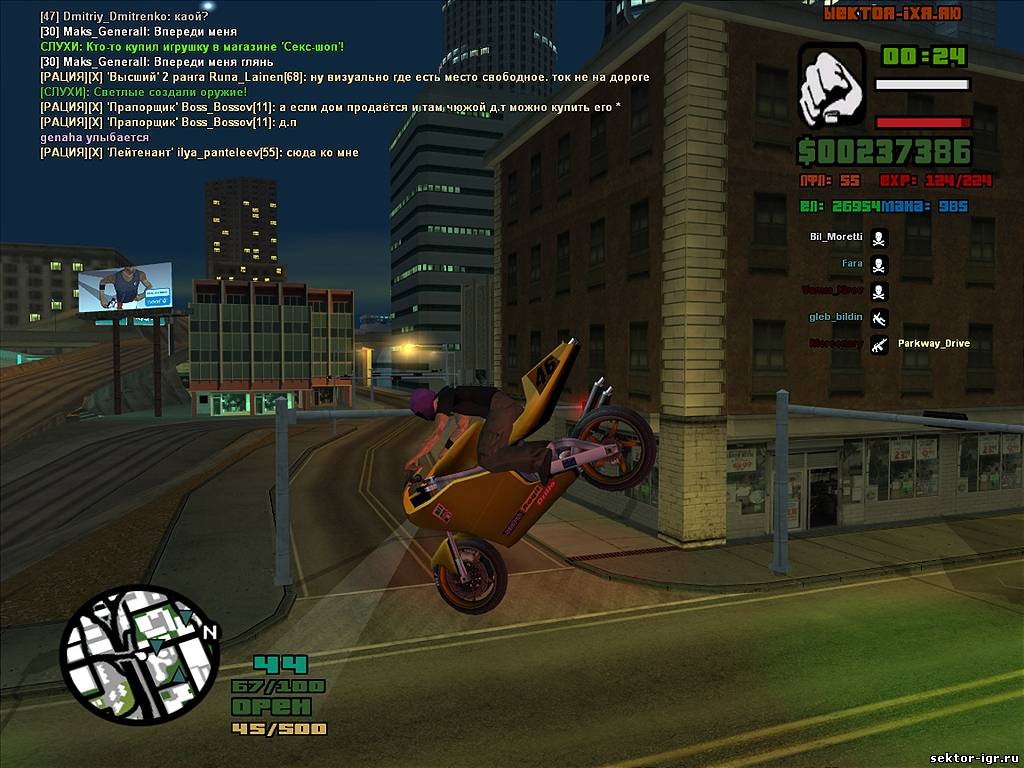Select Fara's kill feed entry
This screenshot has width=1024, height=768.
tap(851, 264)
